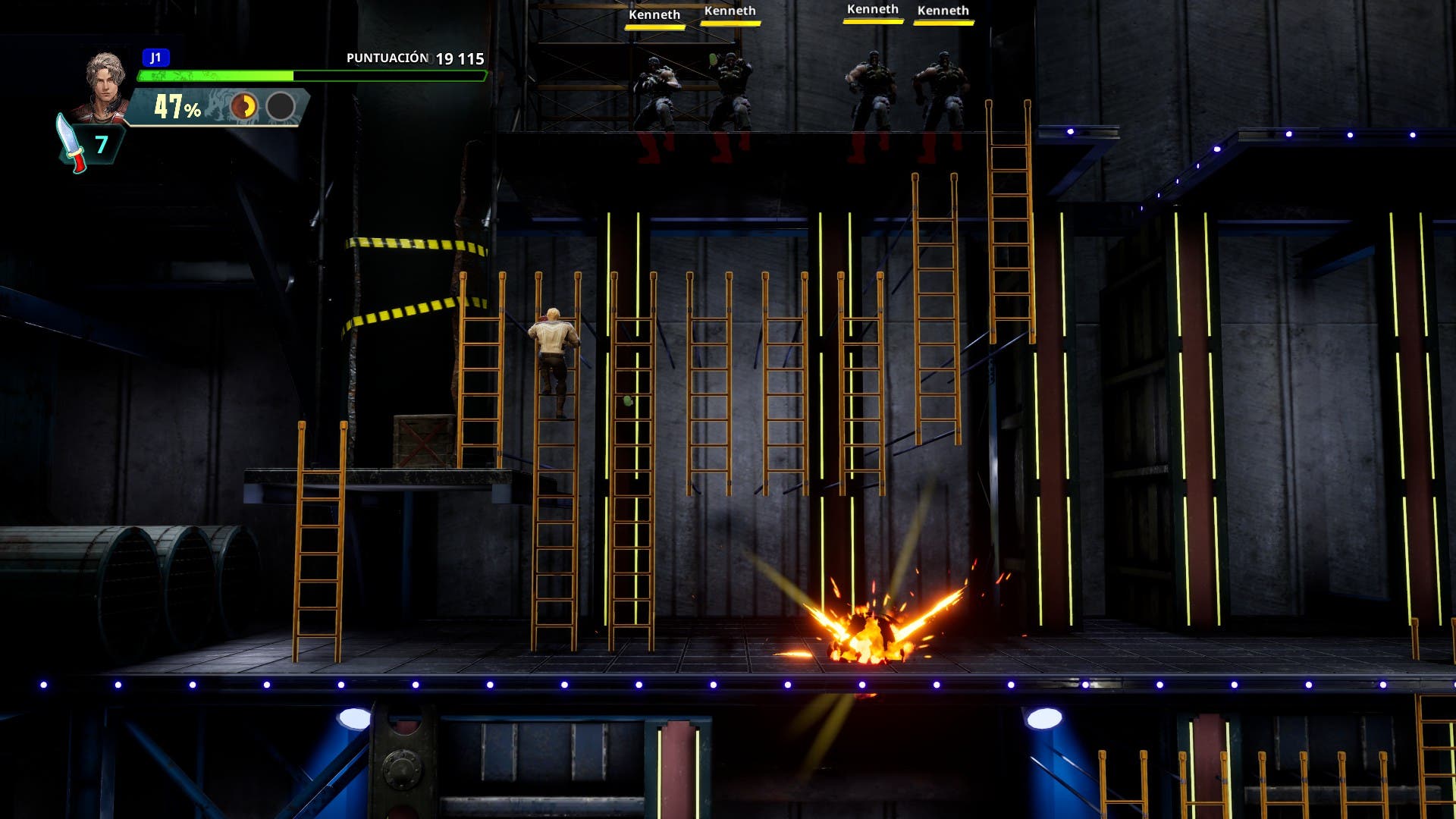The width and height of the screenshot is (1456, 819).
Task: Click the empty grey special orb
Action: click(x=281, y=107)
